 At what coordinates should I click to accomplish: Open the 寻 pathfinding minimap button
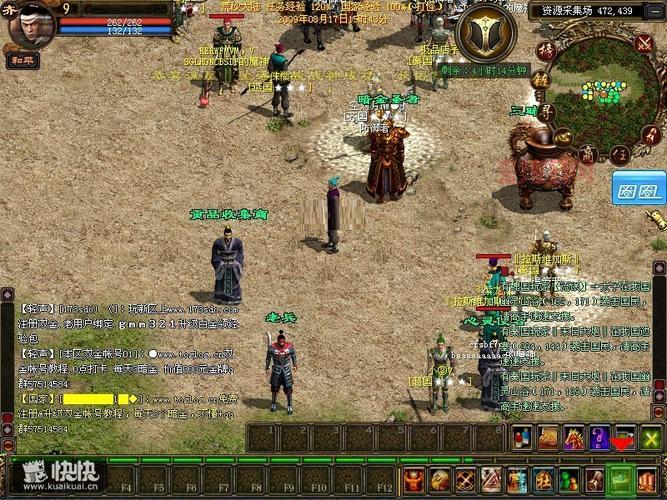549,112
